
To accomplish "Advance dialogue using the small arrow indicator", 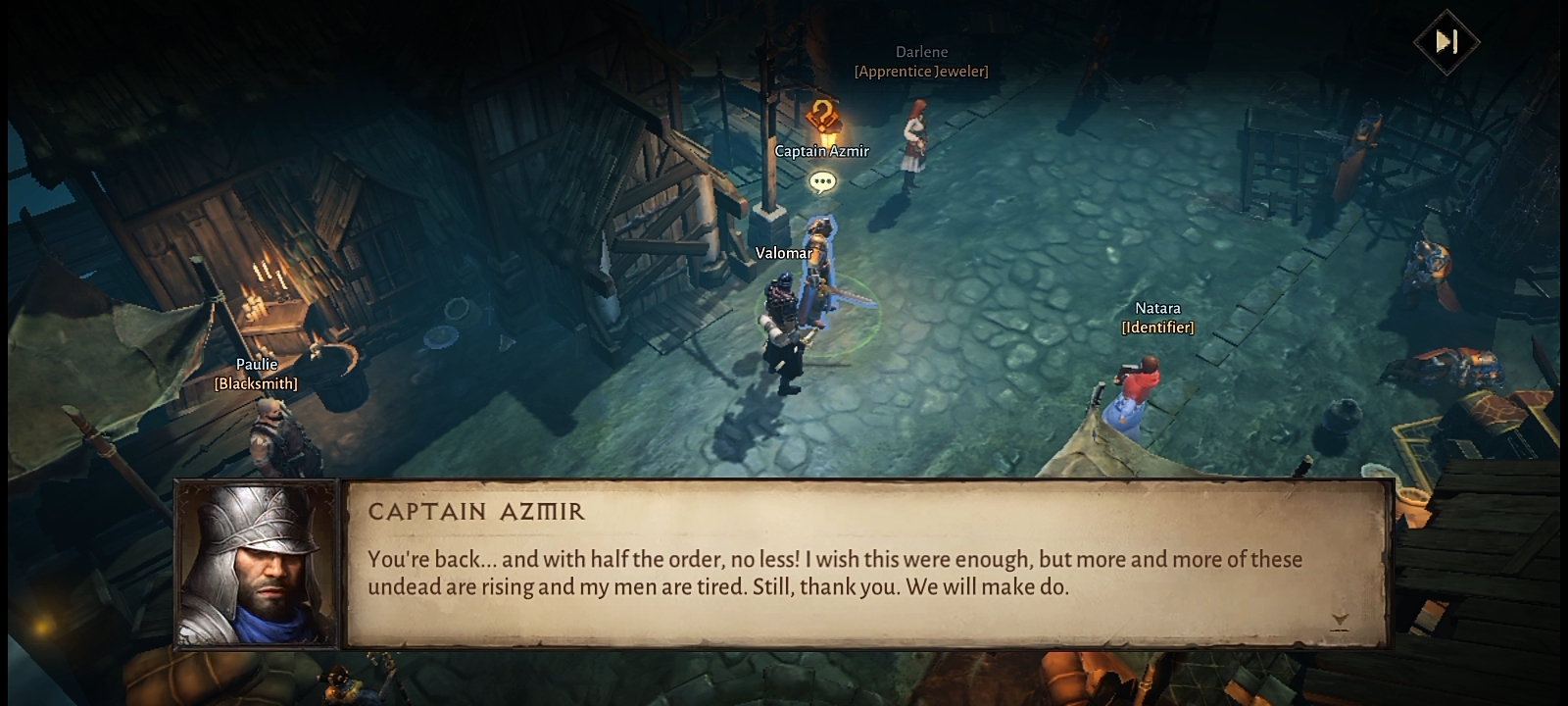I will (x=1340, y=620).
